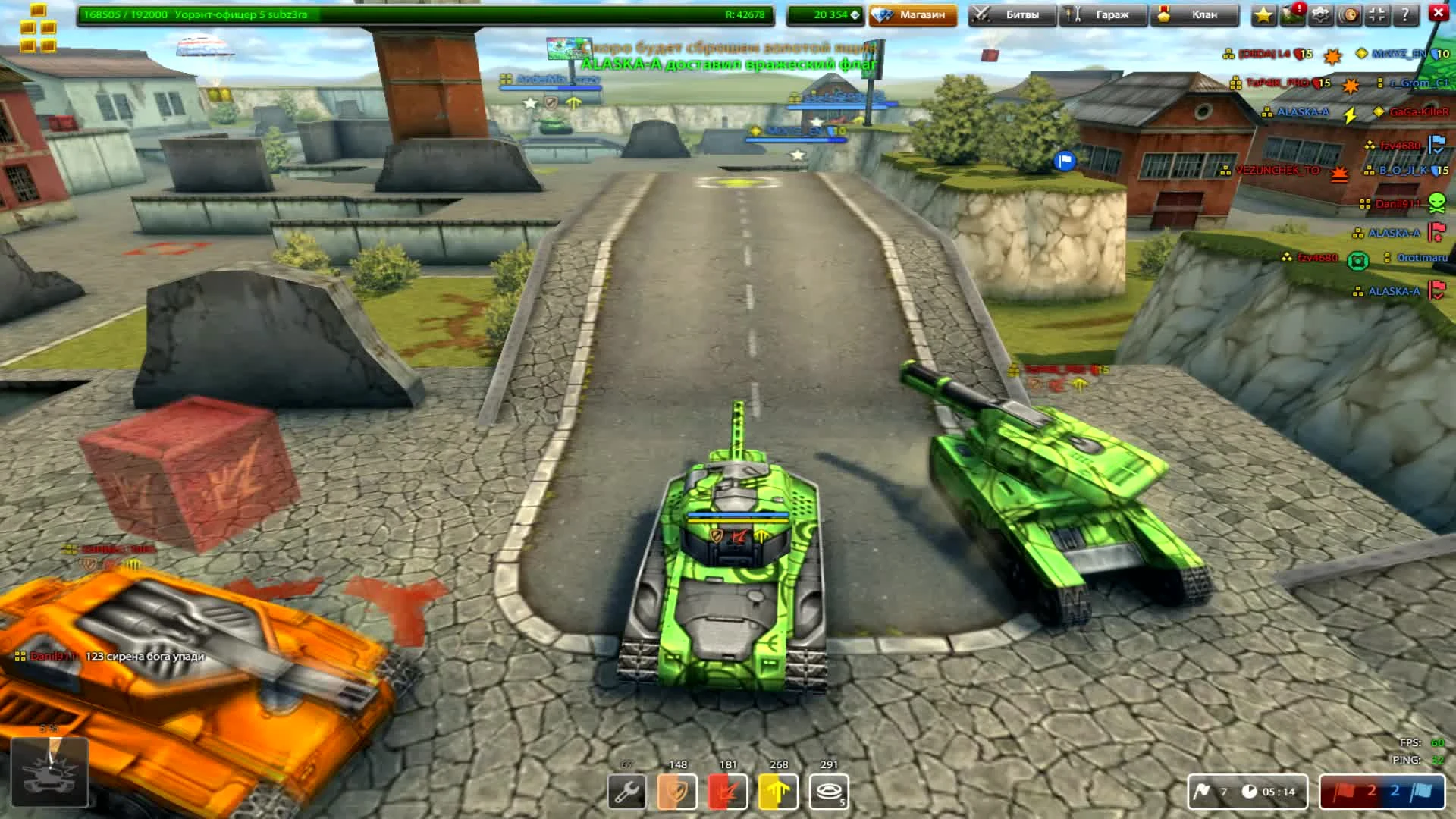Activate the speed boost supply
This screenshot has height=819, width=1456.
(779, 790)
